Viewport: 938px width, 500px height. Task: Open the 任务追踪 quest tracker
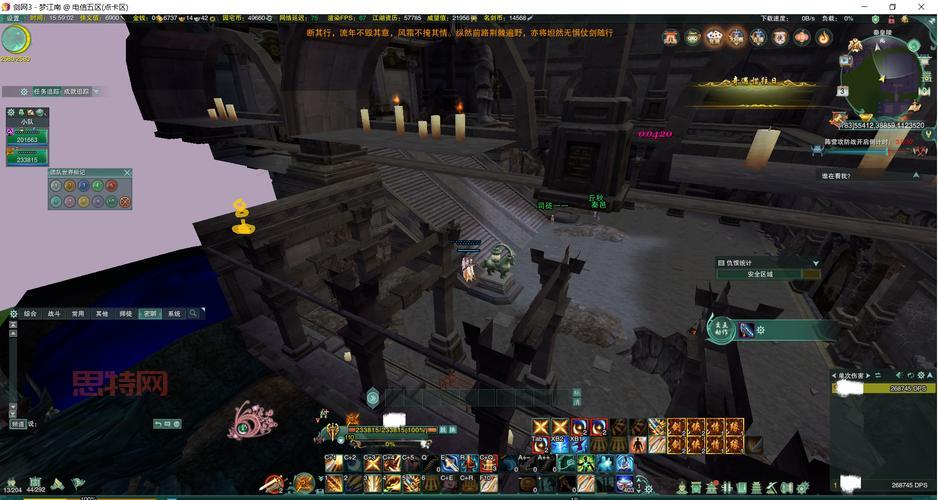(47, 91)
